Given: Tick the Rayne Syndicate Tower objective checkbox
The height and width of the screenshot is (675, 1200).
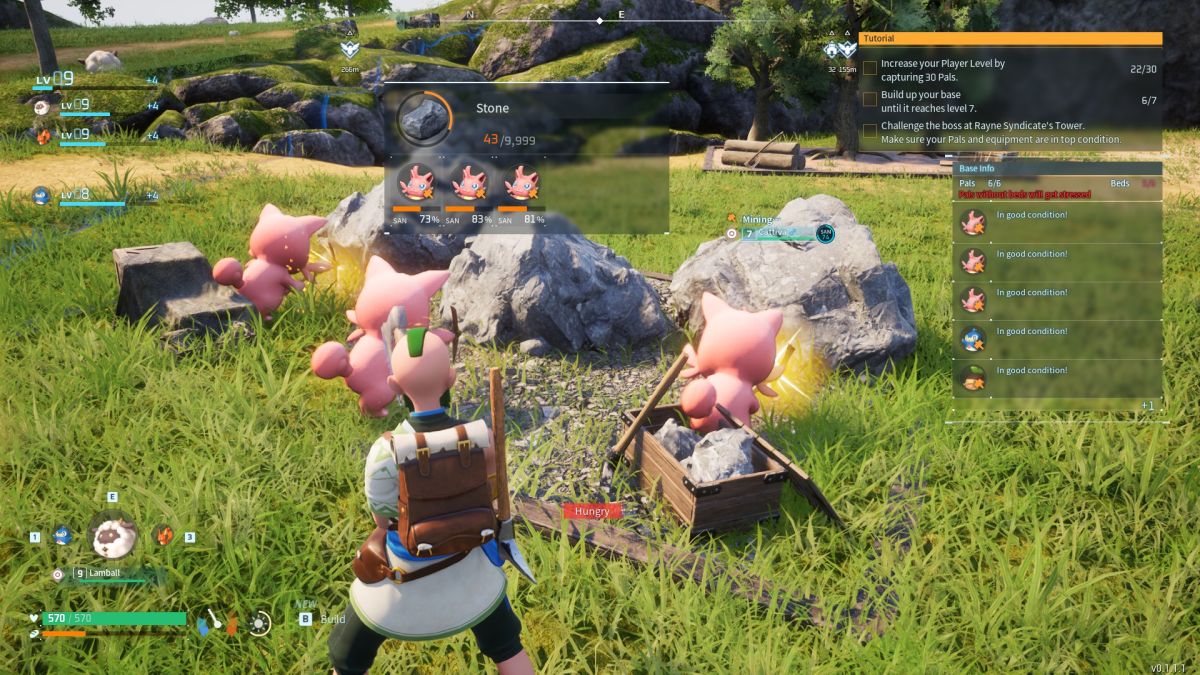Looking at the screenshot, I should click(870, 132).
